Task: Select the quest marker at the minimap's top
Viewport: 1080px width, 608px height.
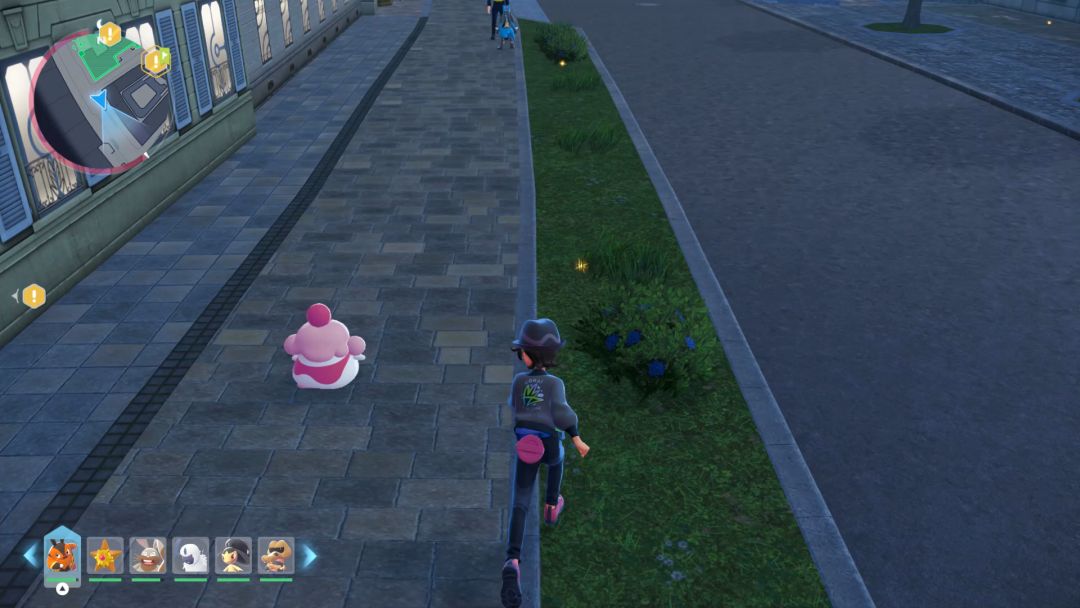Action: click(110, 33)
